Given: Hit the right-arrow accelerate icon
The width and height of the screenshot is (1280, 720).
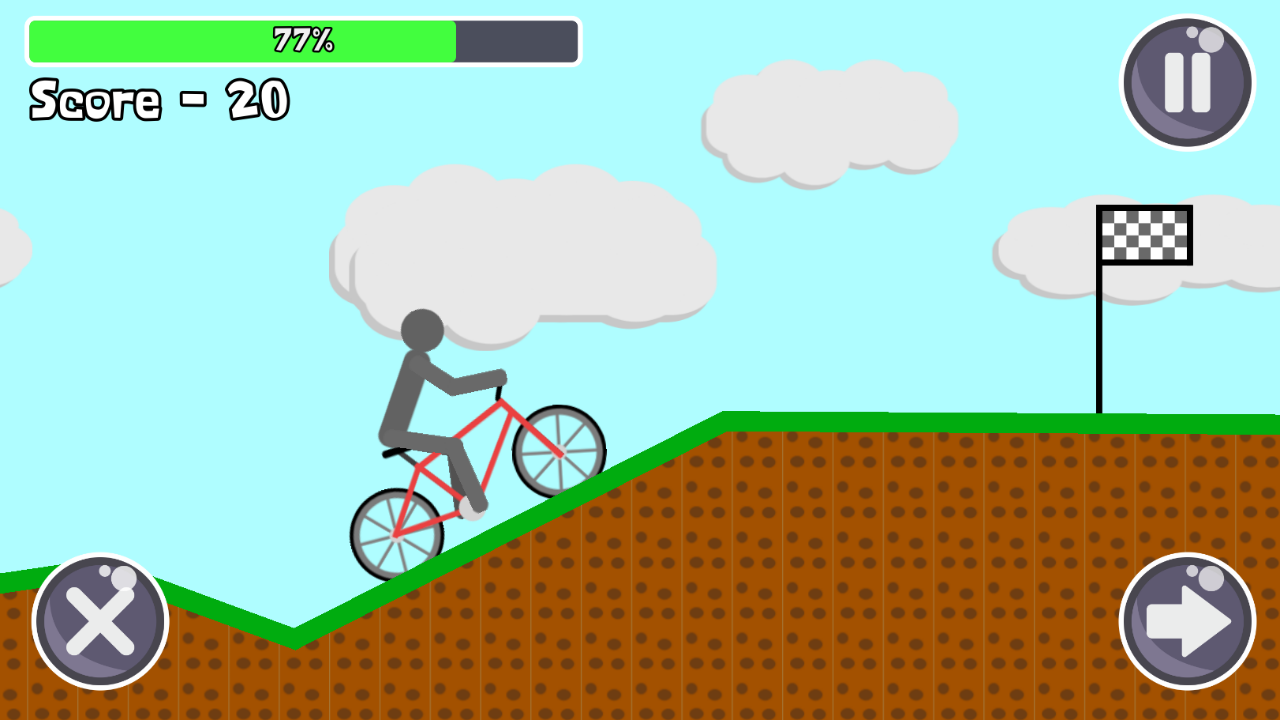Looking at the screenshot, I should coord(1186,620).
